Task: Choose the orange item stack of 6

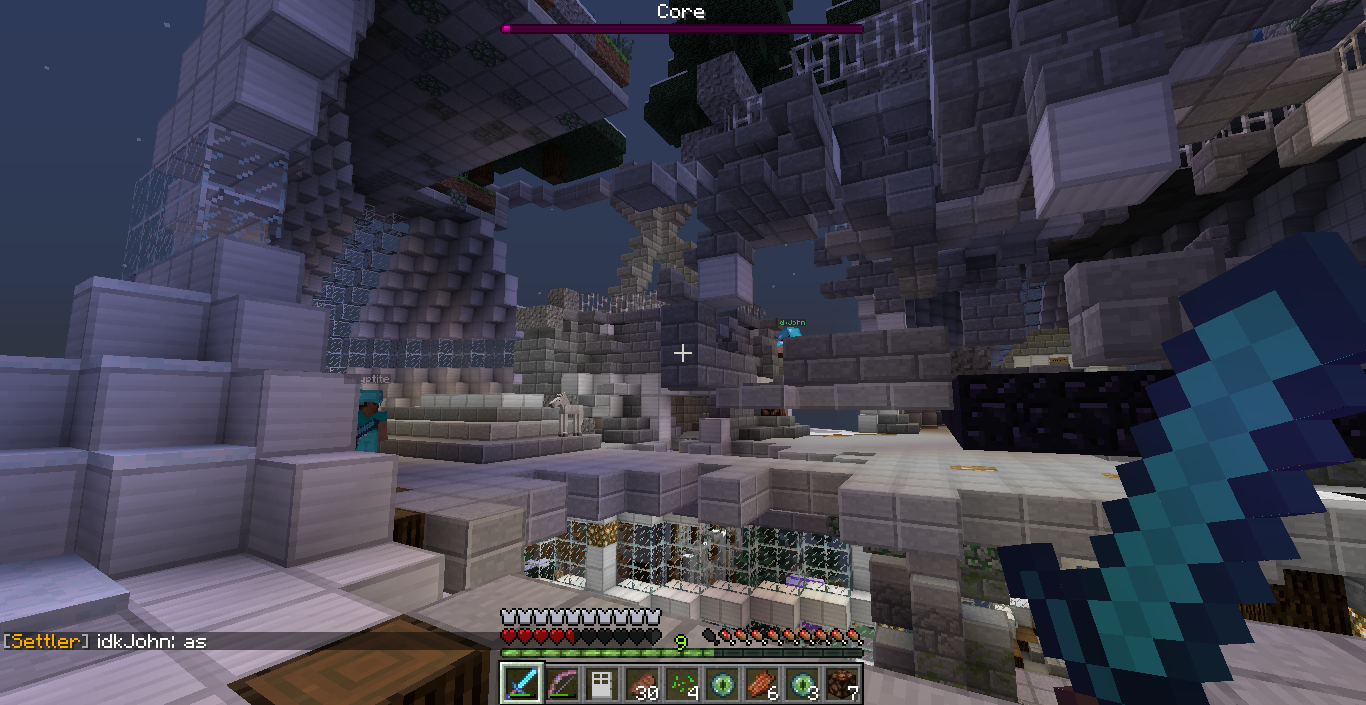Action: point(761,684)
